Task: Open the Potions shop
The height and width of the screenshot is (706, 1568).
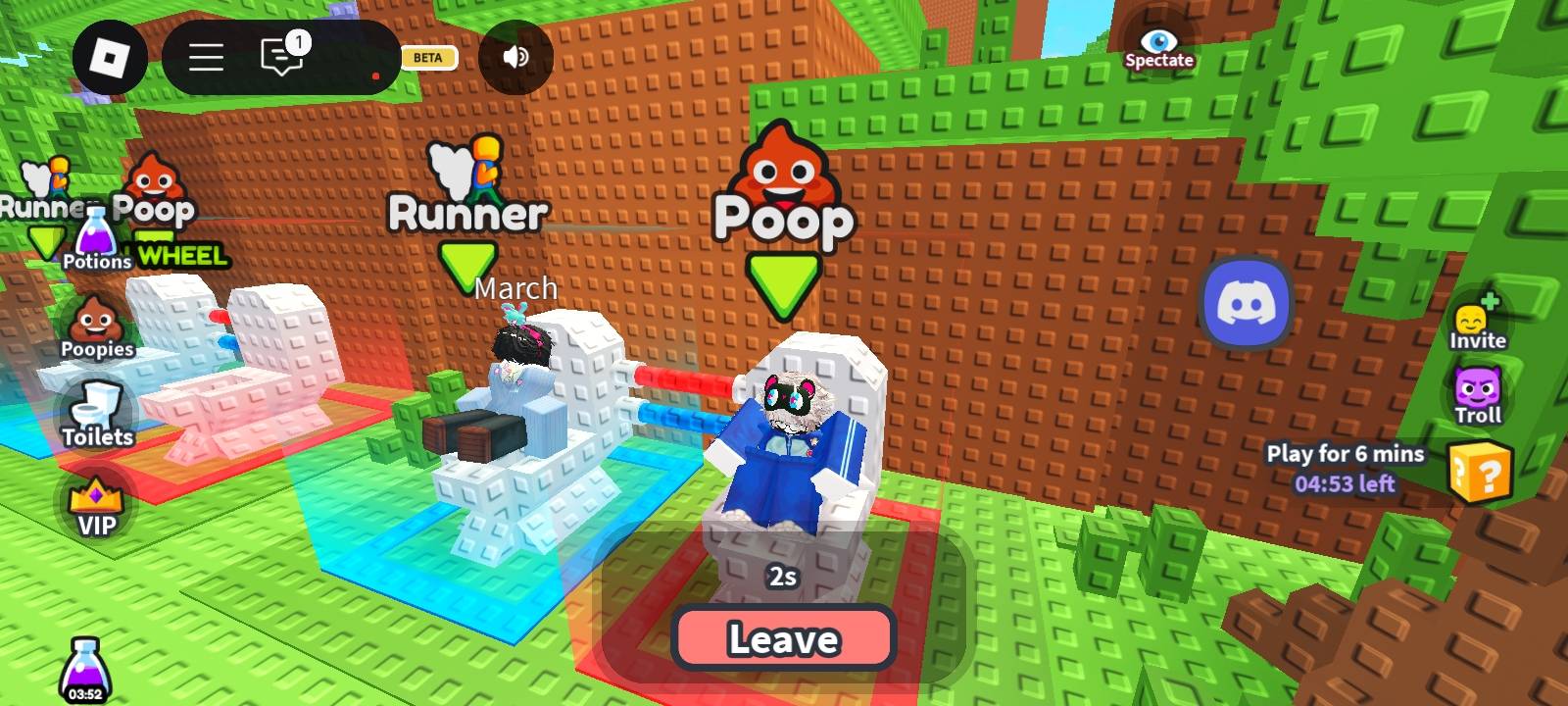Action: click(96, 241)
